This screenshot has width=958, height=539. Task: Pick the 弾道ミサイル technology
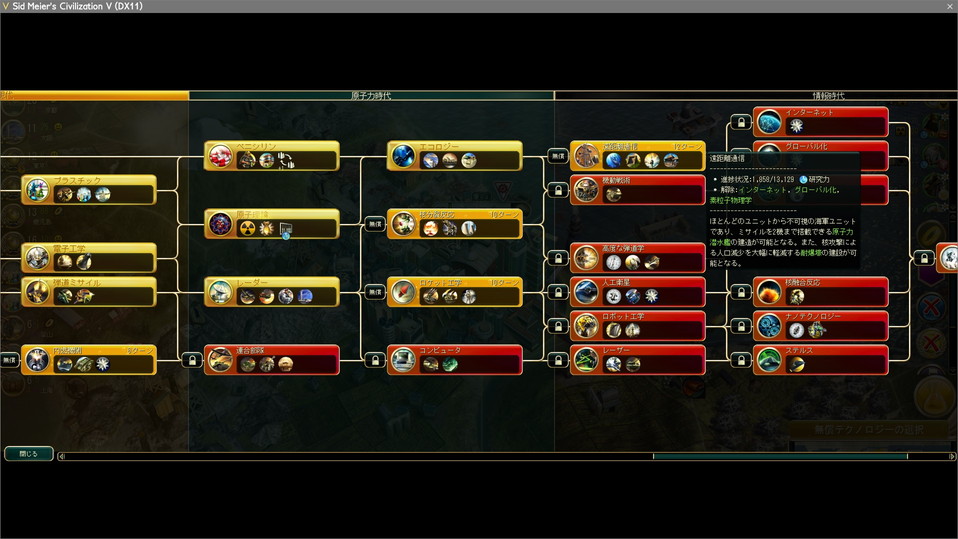pyautogui.click(x=89, y=291)
